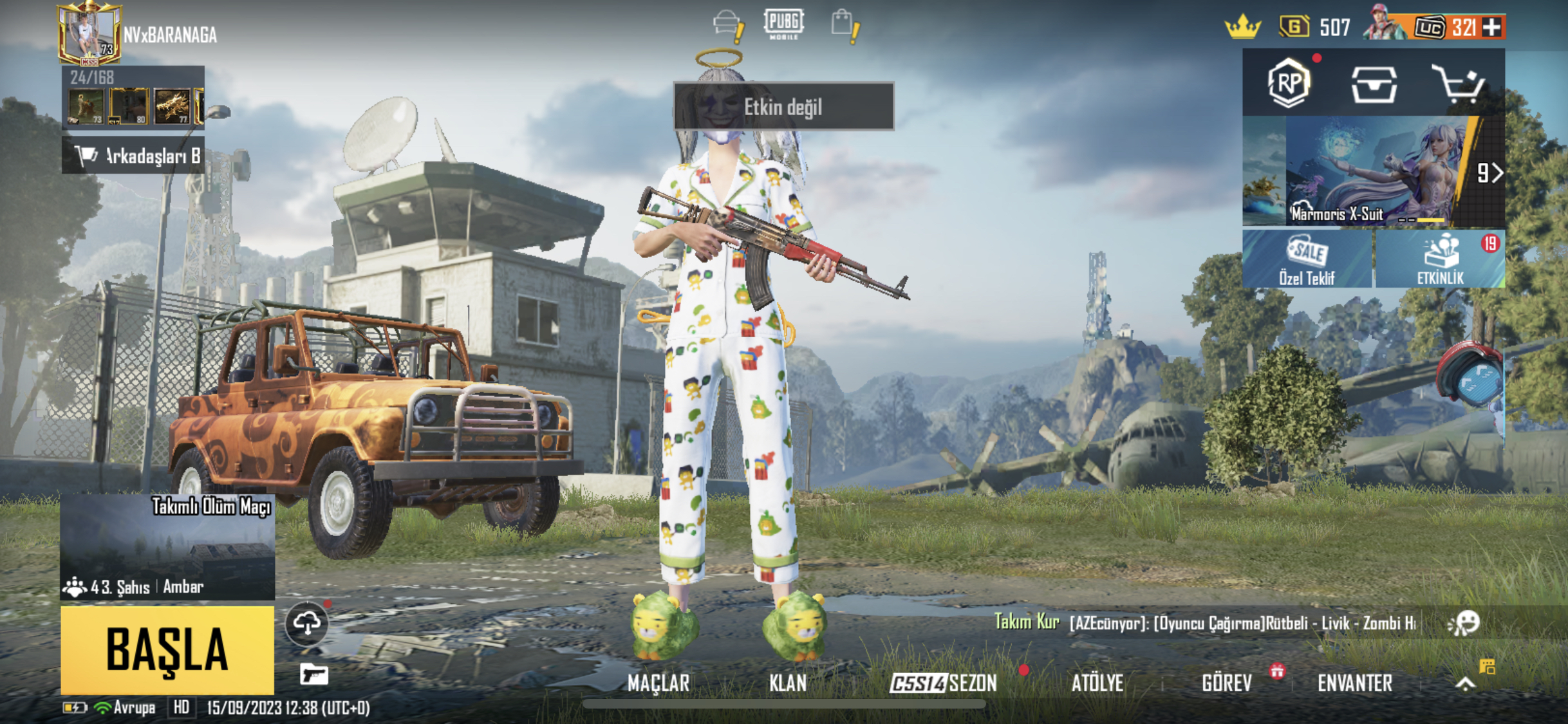
Task: Open the Royale Pass RP icon
Action: [1288, 83]
